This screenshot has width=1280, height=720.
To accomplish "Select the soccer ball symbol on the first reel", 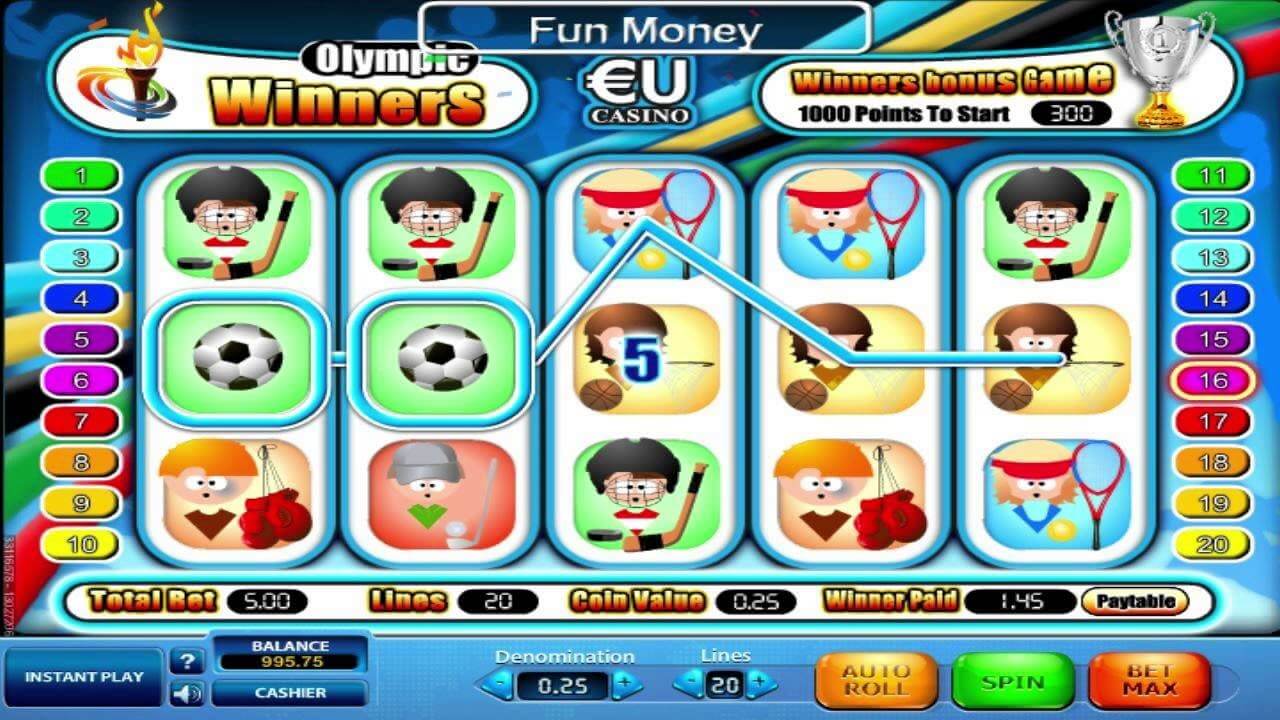I will tap(234, 360).
